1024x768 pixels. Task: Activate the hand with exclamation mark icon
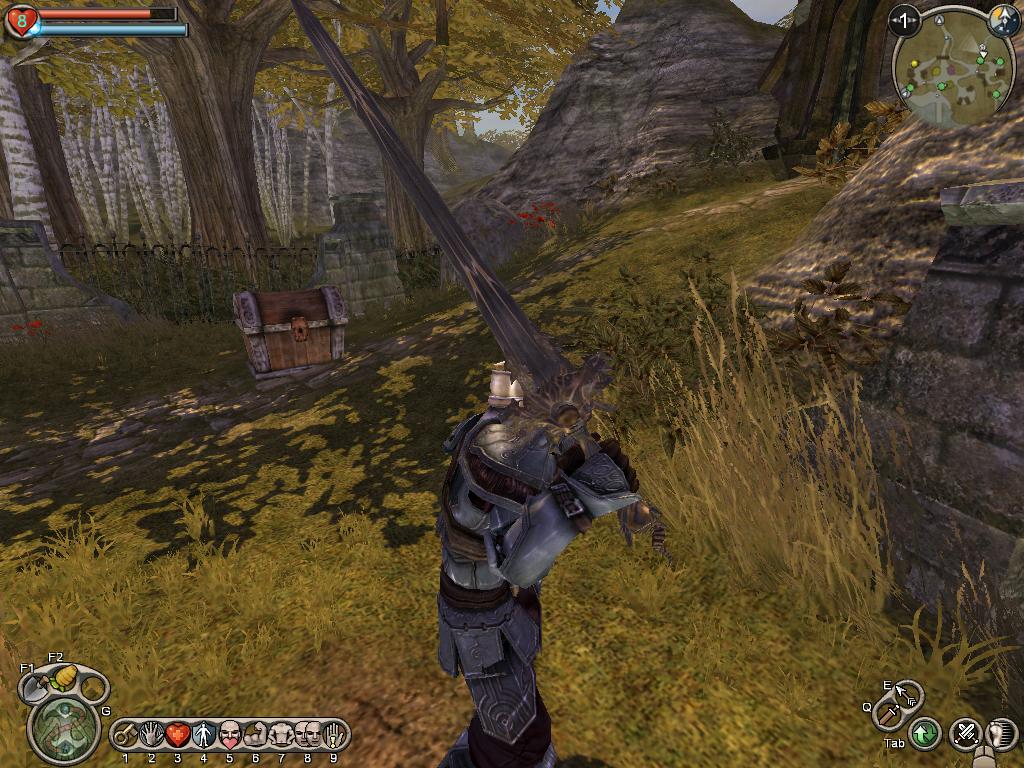pos(334,735)
